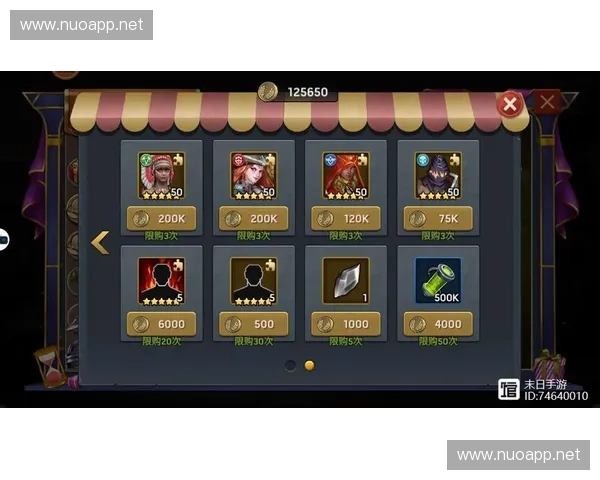
Task: View the silver crystal item icon
Action: tap(346, 281)
